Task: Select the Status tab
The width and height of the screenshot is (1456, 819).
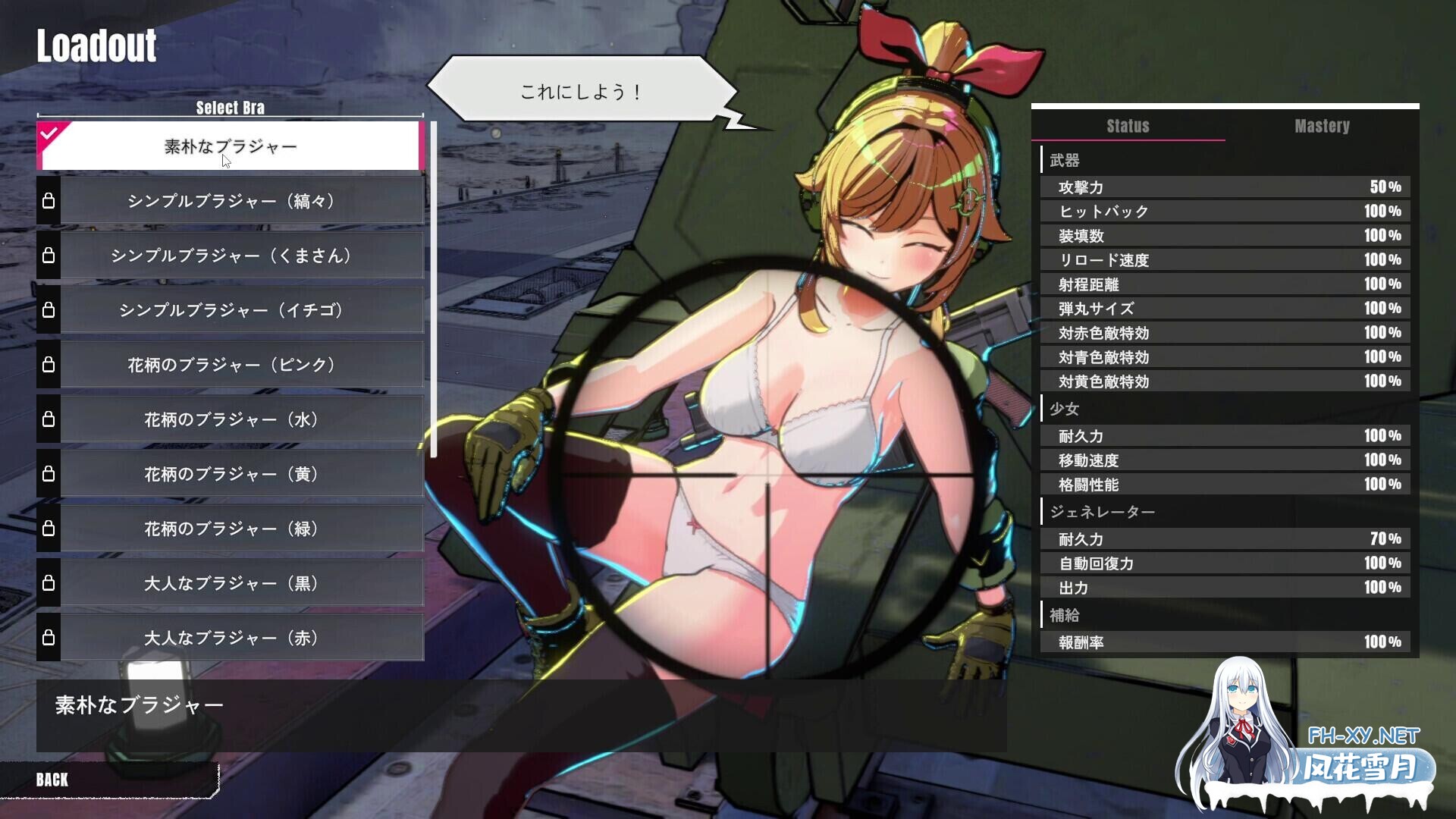Action: 1128,127
